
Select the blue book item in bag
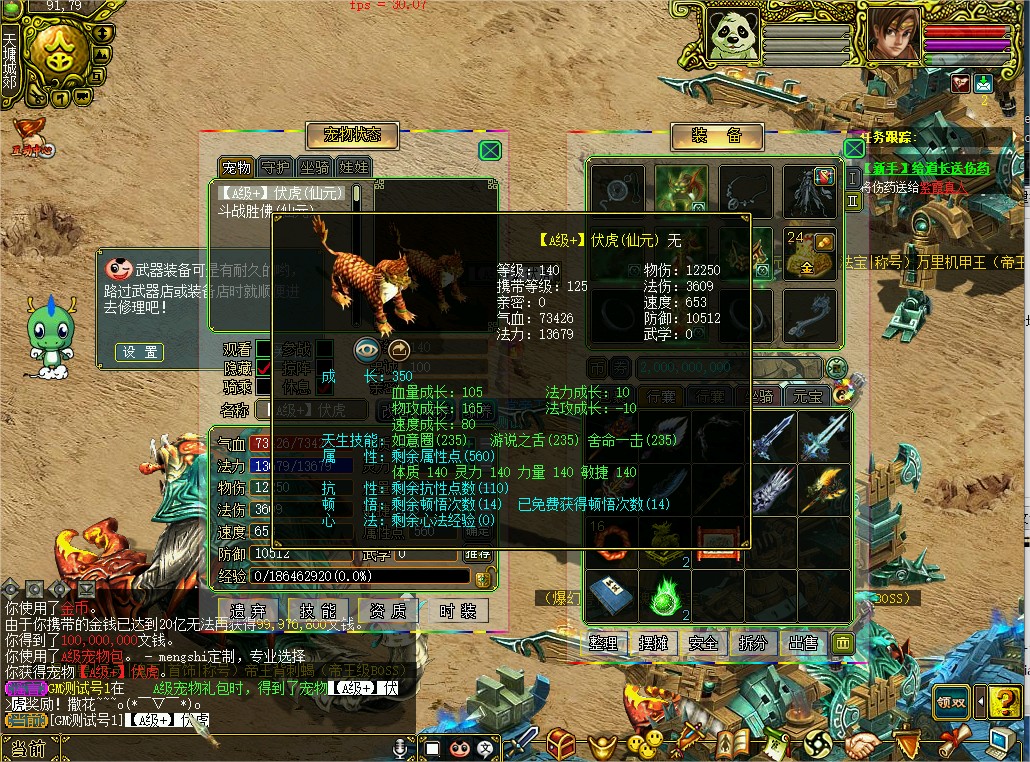click(x=610, y=595)
